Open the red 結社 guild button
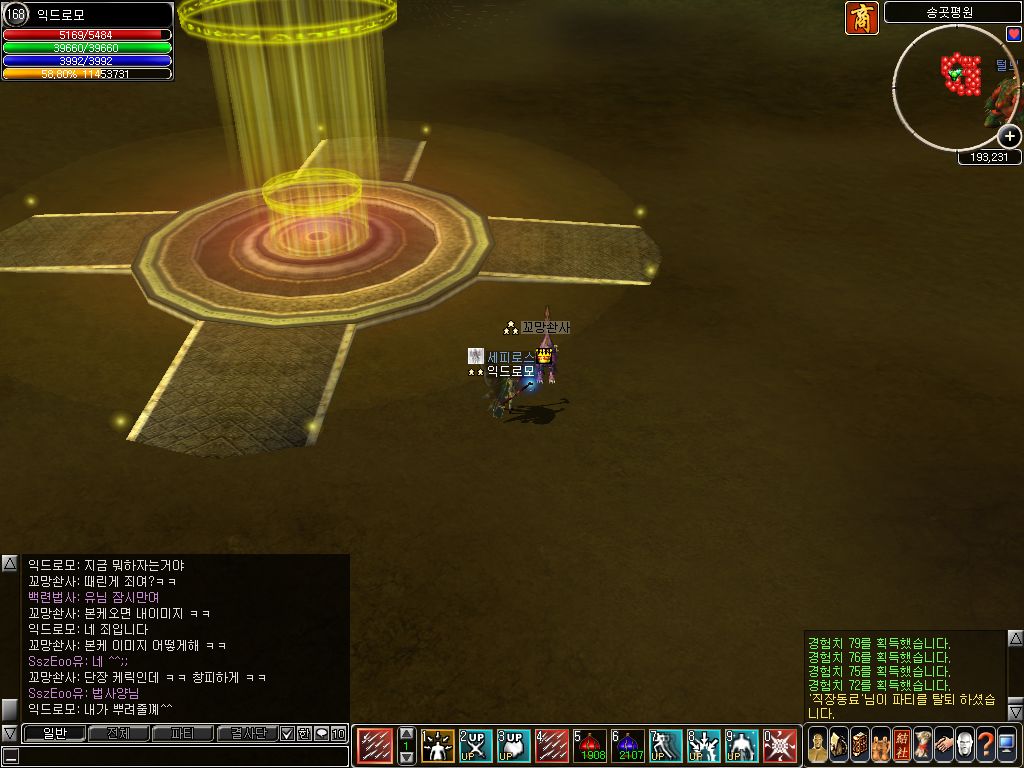 point(901,746)
